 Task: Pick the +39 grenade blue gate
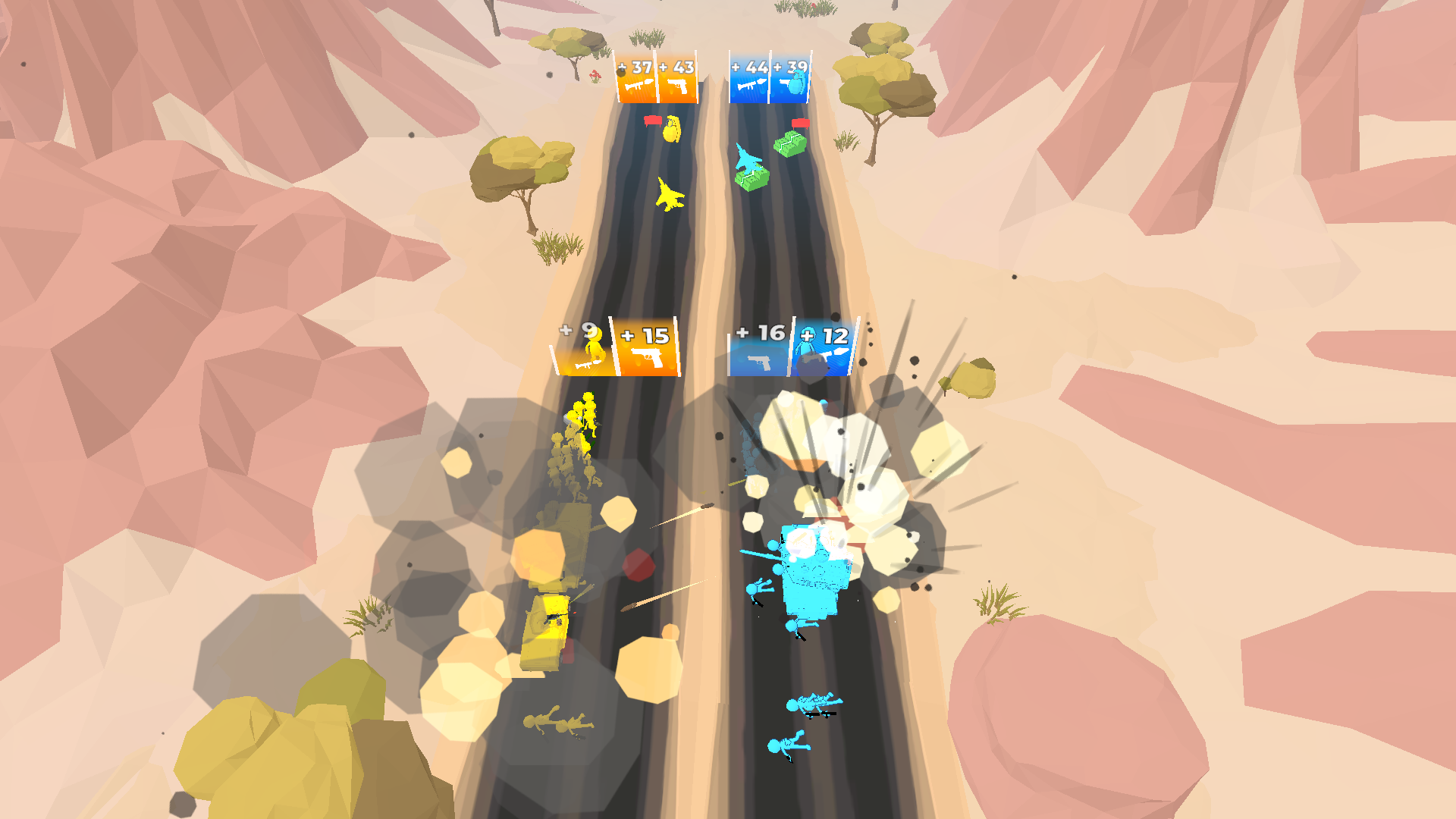pos(791,76)
